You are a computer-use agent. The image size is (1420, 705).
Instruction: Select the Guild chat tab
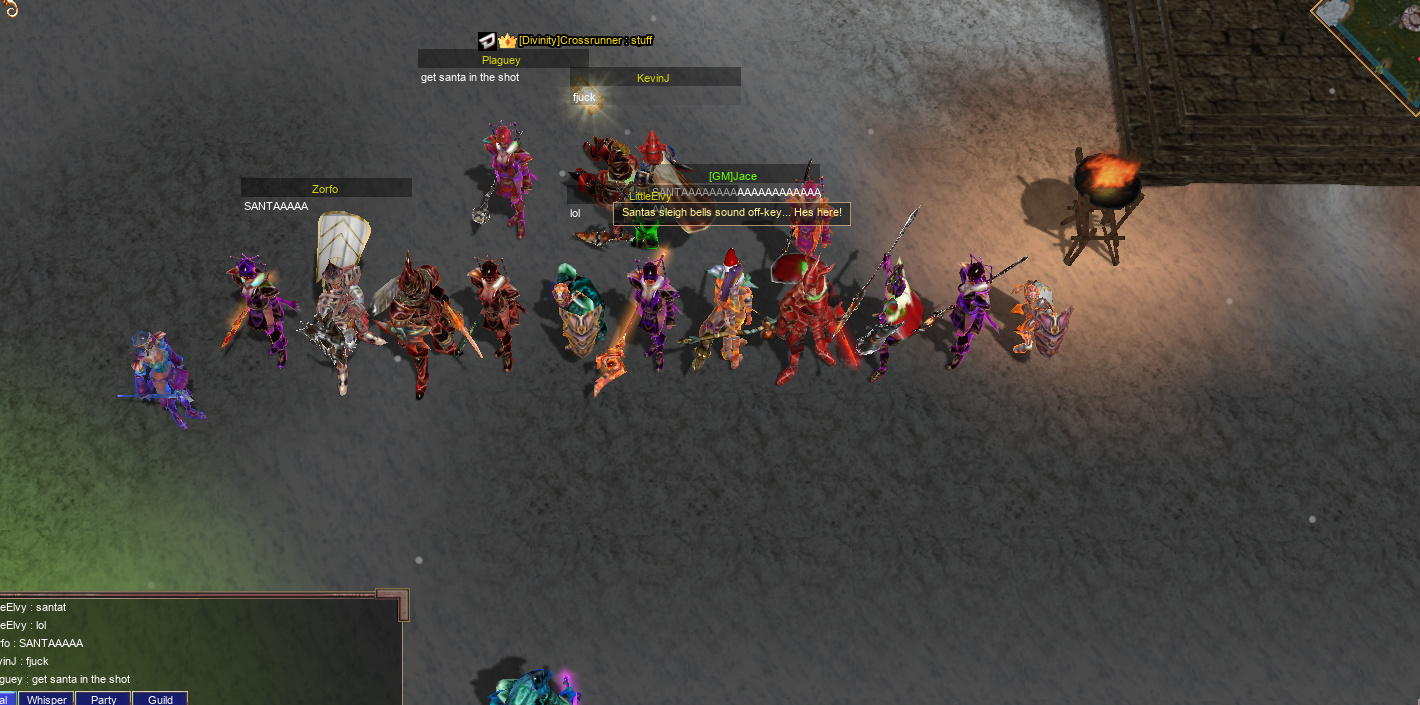(160, 699)
